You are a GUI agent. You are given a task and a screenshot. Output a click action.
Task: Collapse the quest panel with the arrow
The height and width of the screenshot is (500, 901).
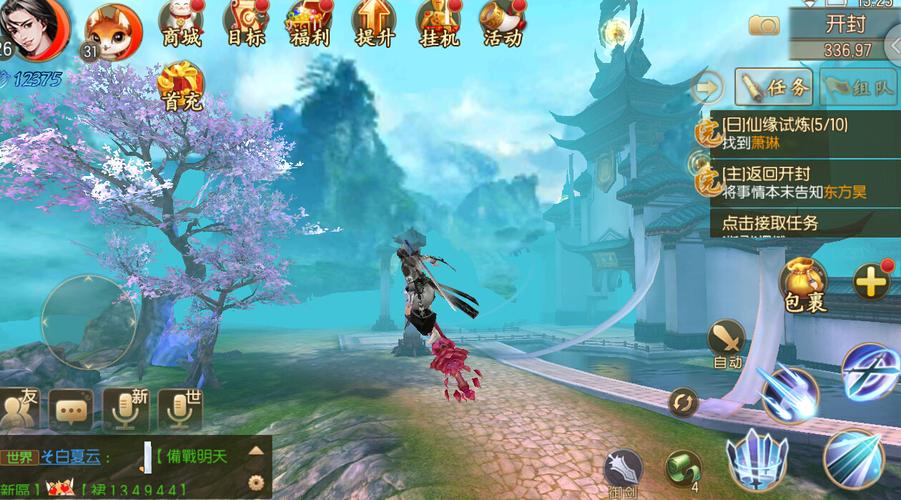click(707, 88)
